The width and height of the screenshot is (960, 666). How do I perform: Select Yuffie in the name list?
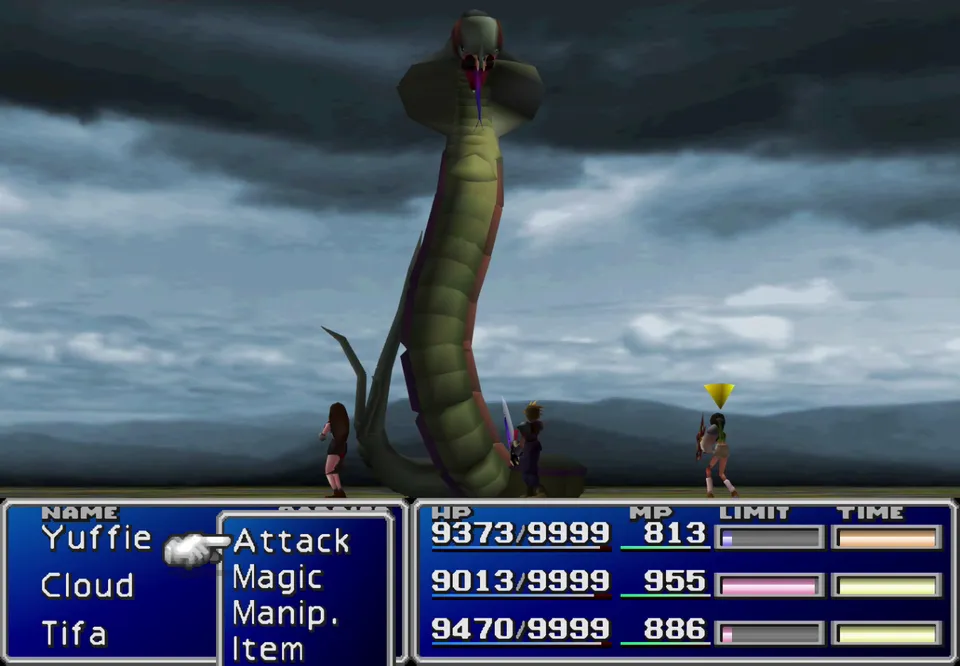[96, 538]
